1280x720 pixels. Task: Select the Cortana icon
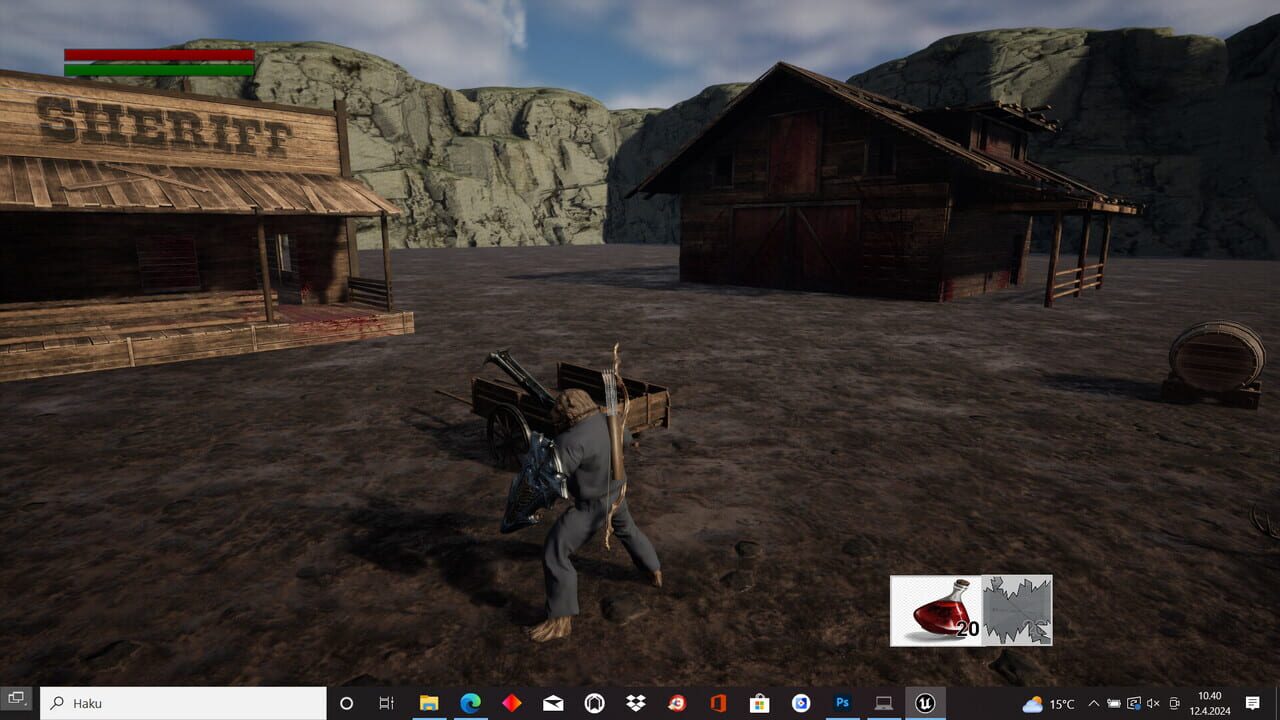[x=346, y=703]
